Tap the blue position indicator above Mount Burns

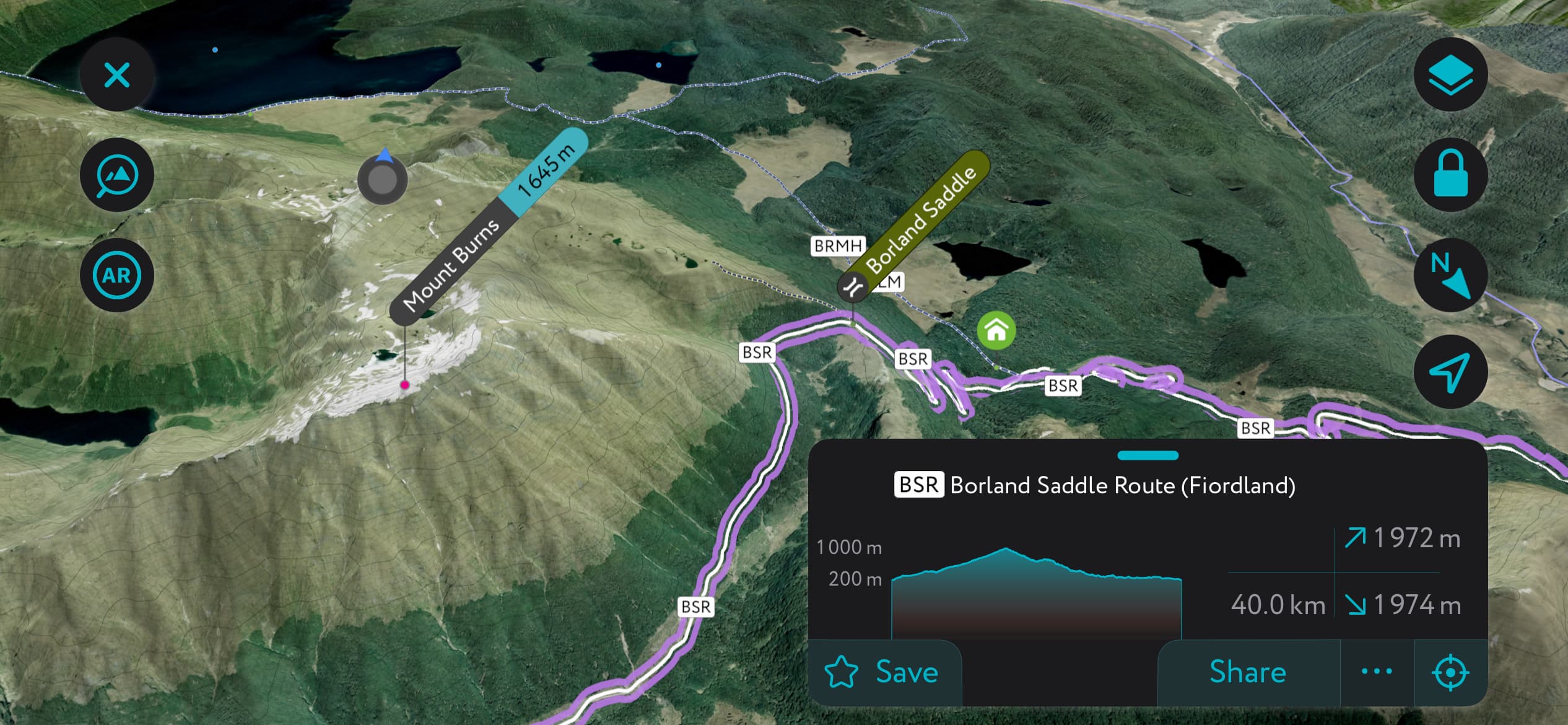[x=382, y=179]
